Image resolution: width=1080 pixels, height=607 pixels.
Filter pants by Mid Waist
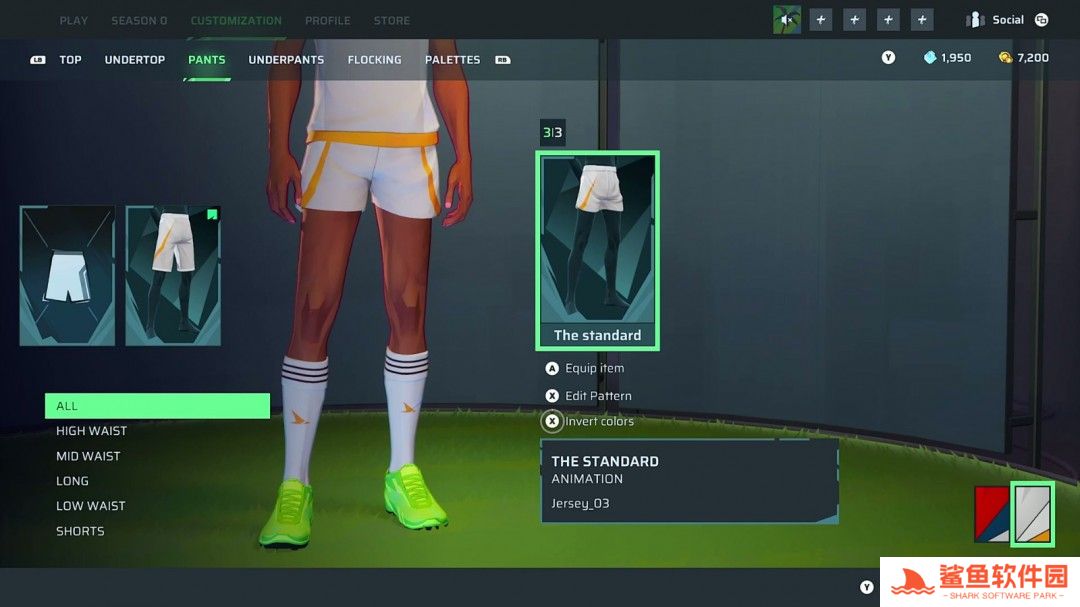point(88,456)
